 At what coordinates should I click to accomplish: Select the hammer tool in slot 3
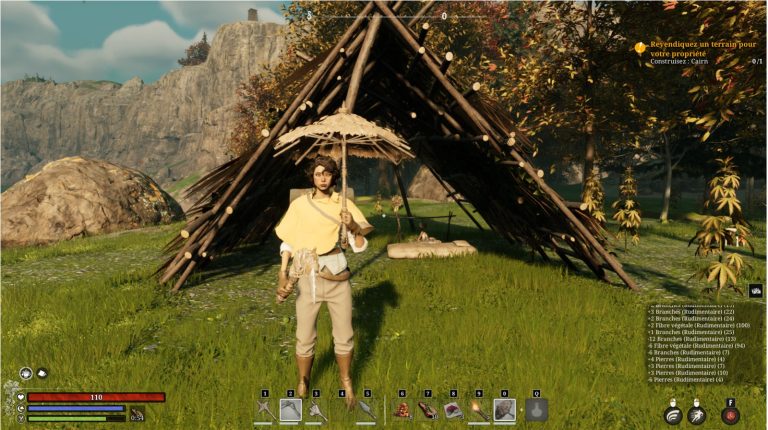point(316,410)
